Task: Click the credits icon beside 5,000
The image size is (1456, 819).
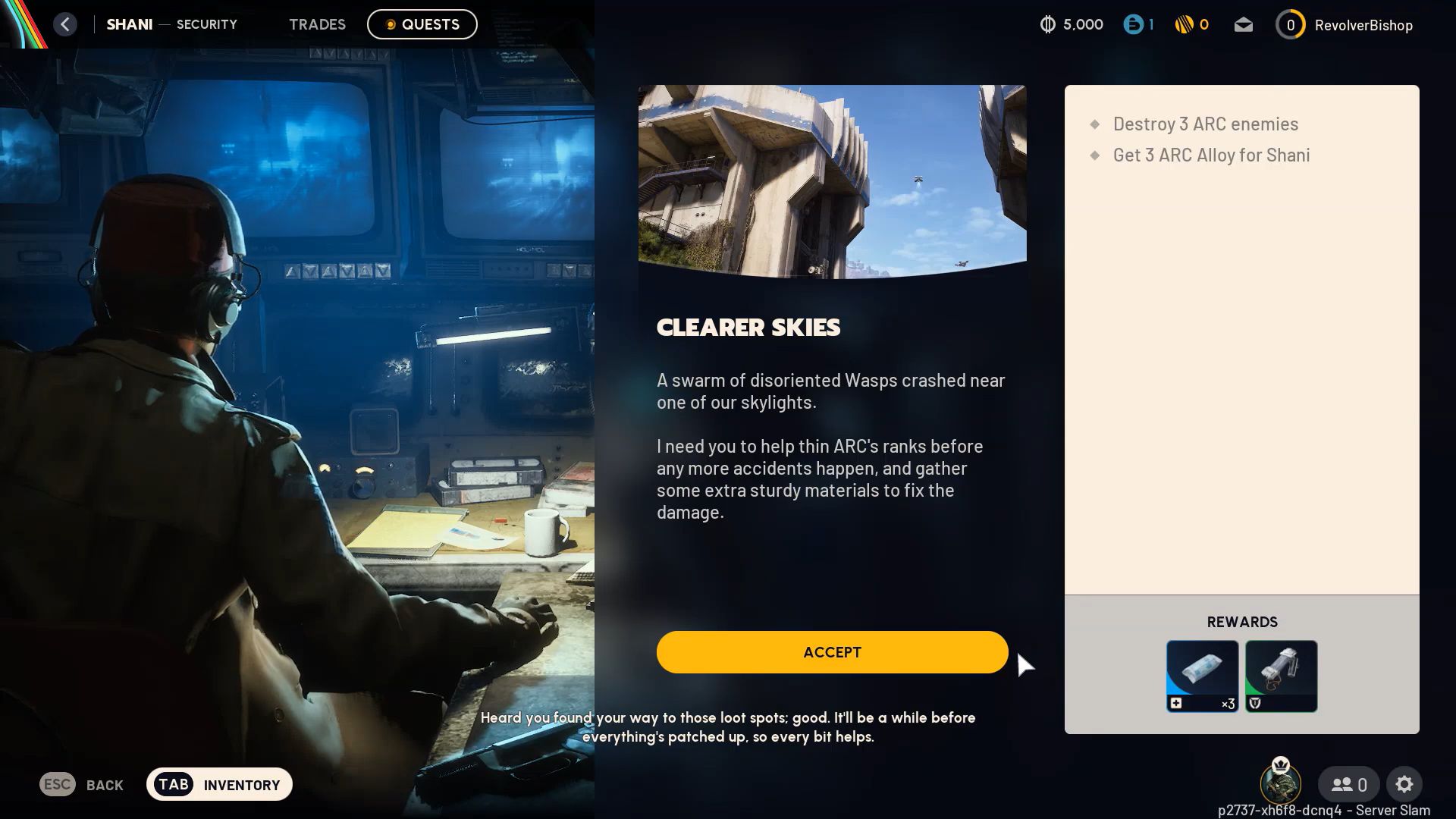Action: (1047, 24)
